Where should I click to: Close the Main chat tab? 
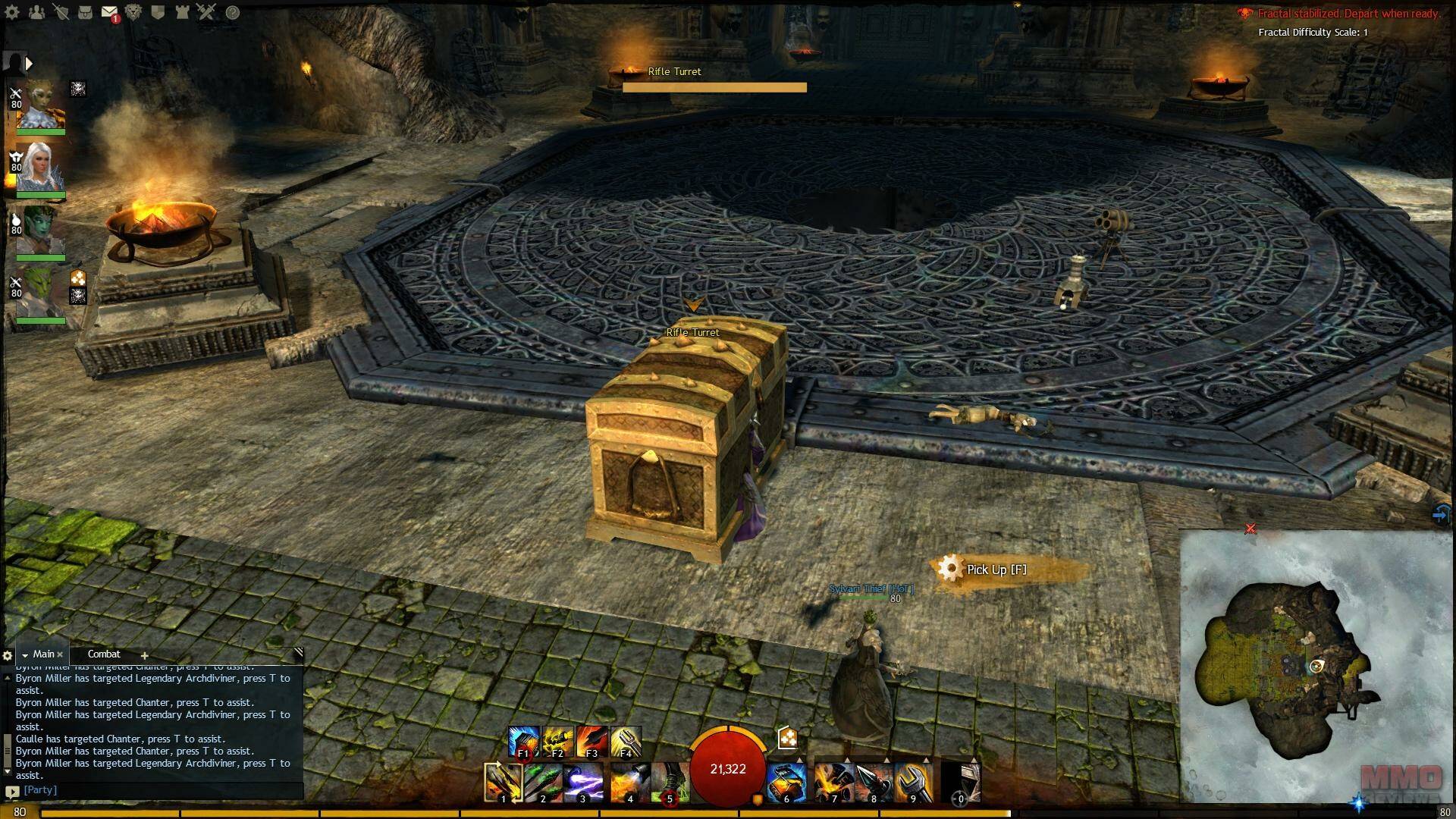pos(60,654)
